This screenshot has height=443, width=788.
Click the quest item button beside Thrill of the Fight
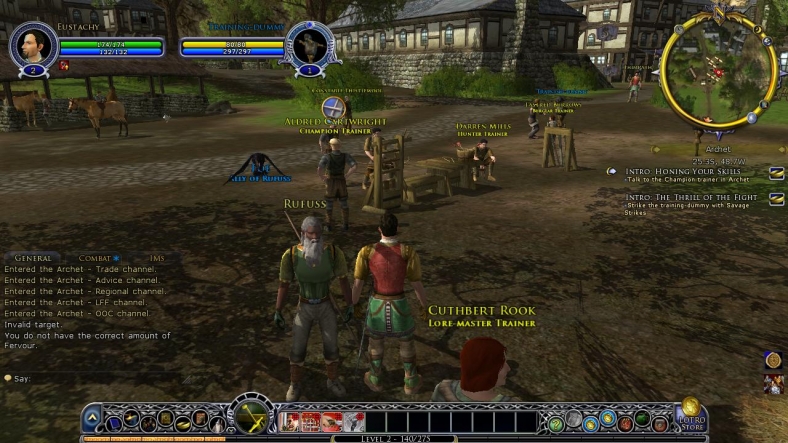tap(776, 198)
